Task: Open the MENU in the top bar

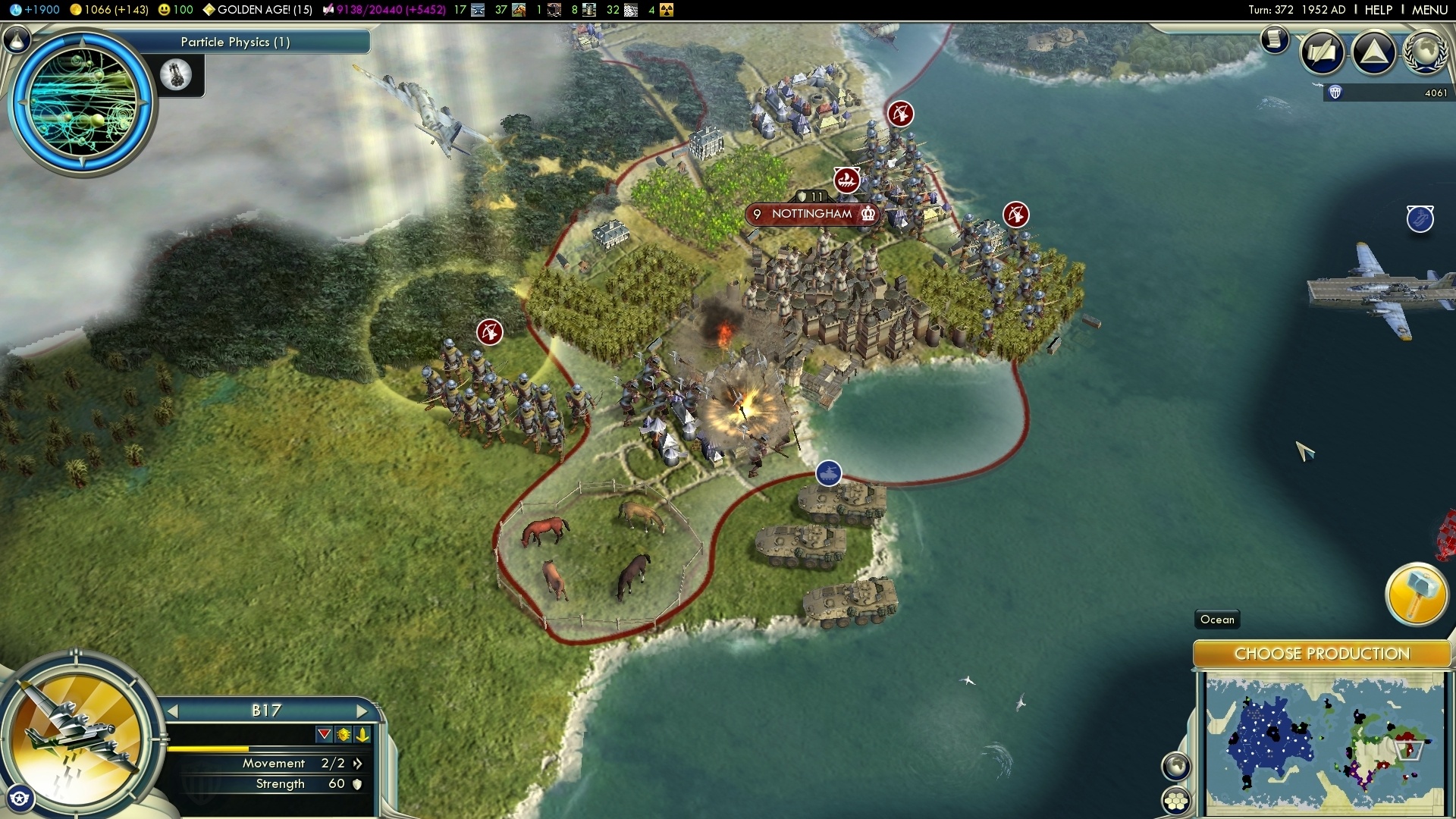Action: click(1429, 10)
